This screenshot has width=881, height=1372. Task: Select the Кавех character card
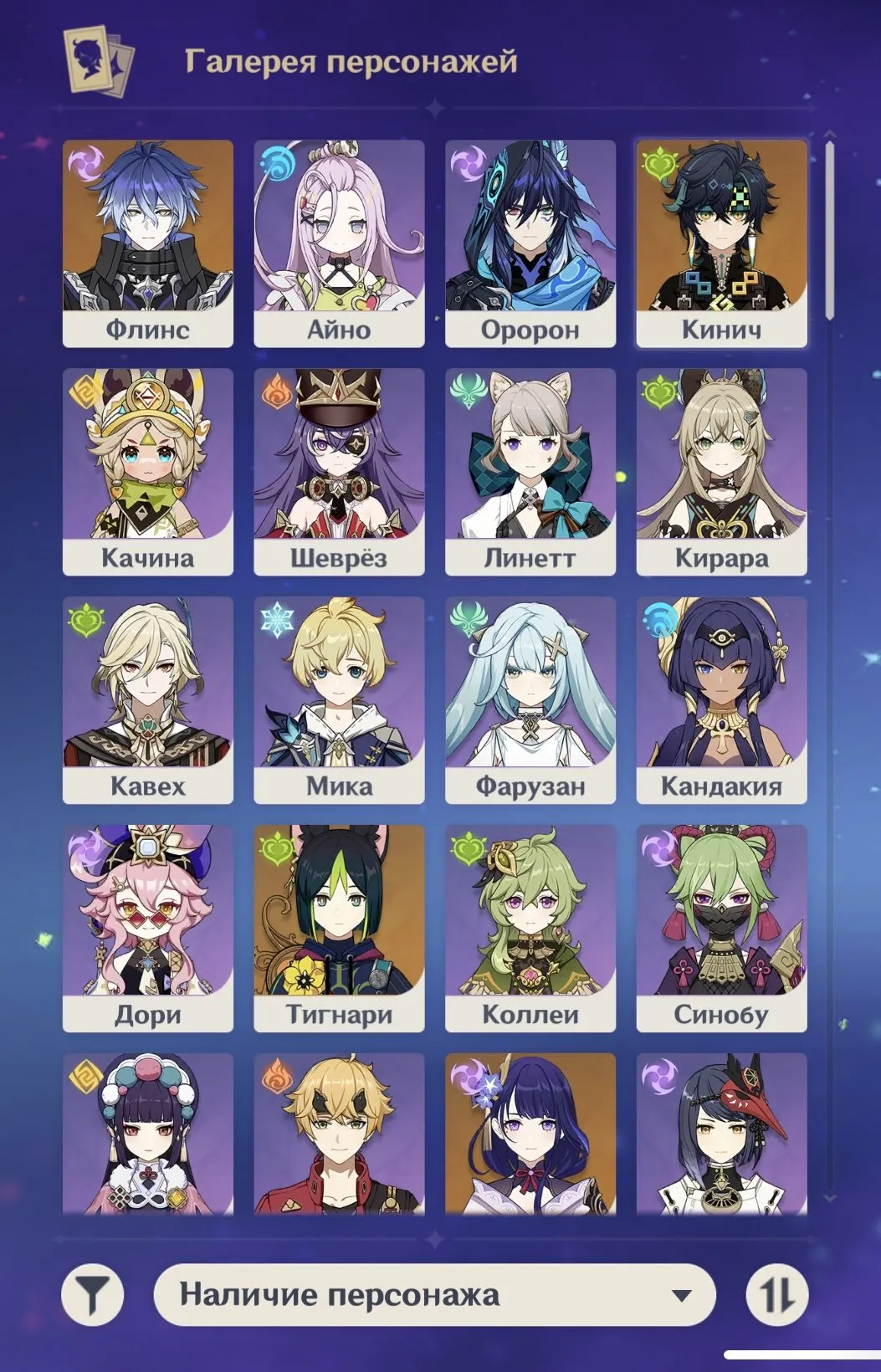[x=147, y=699]
